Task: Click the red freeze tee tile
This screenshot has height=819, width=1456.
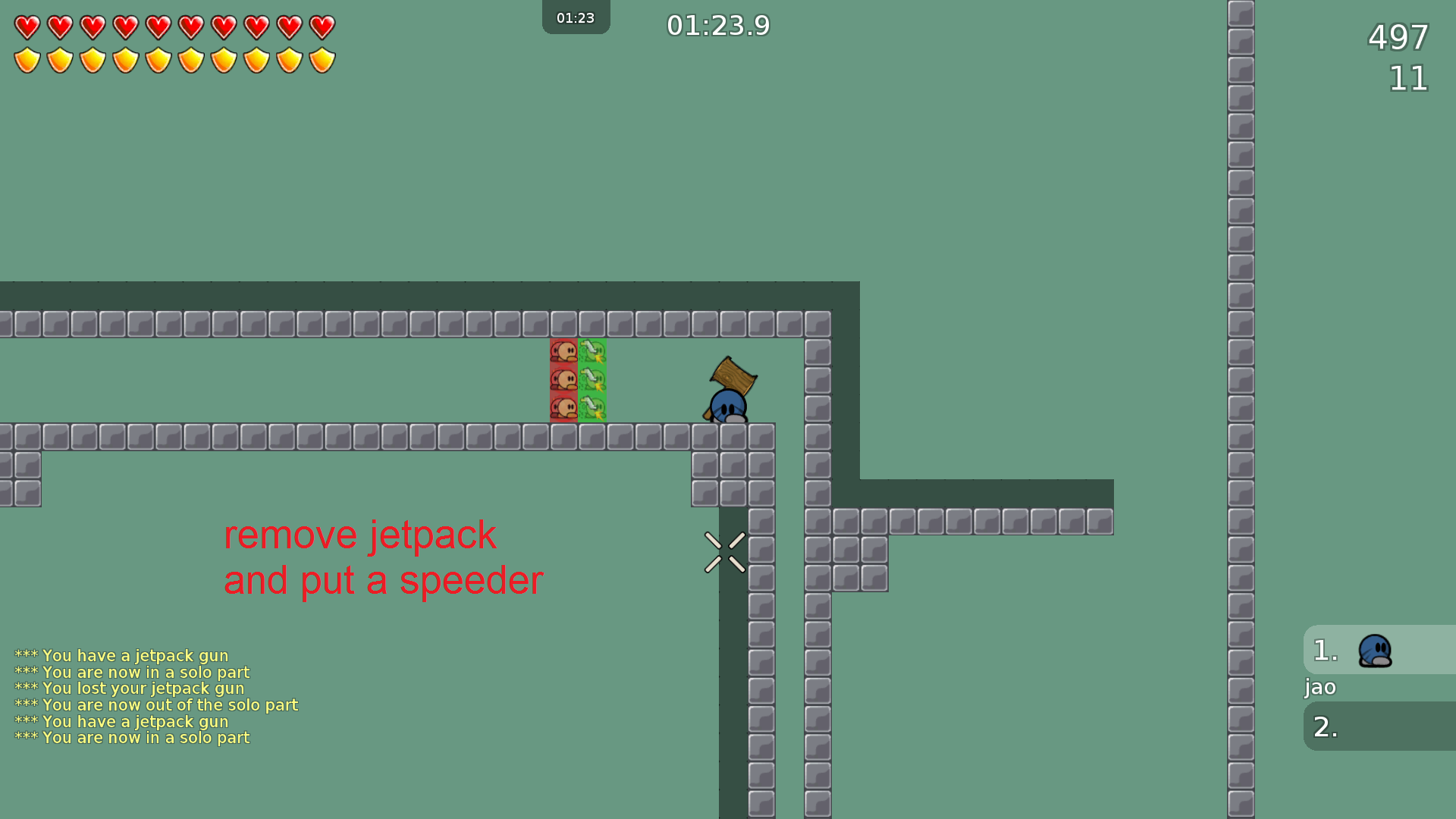Action: click(x=564, y=379)
